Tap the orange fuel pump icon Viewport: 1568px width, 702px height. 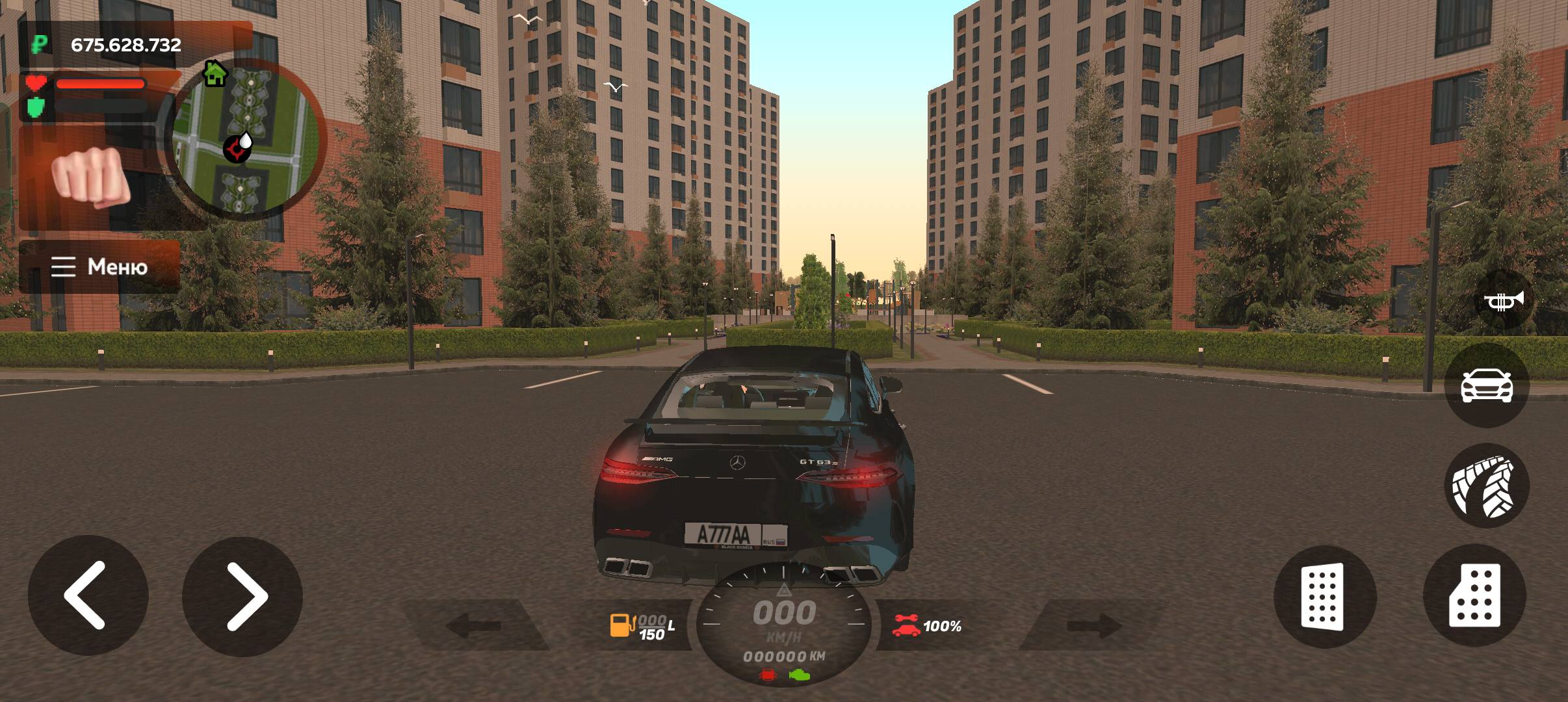click(621, 626)
